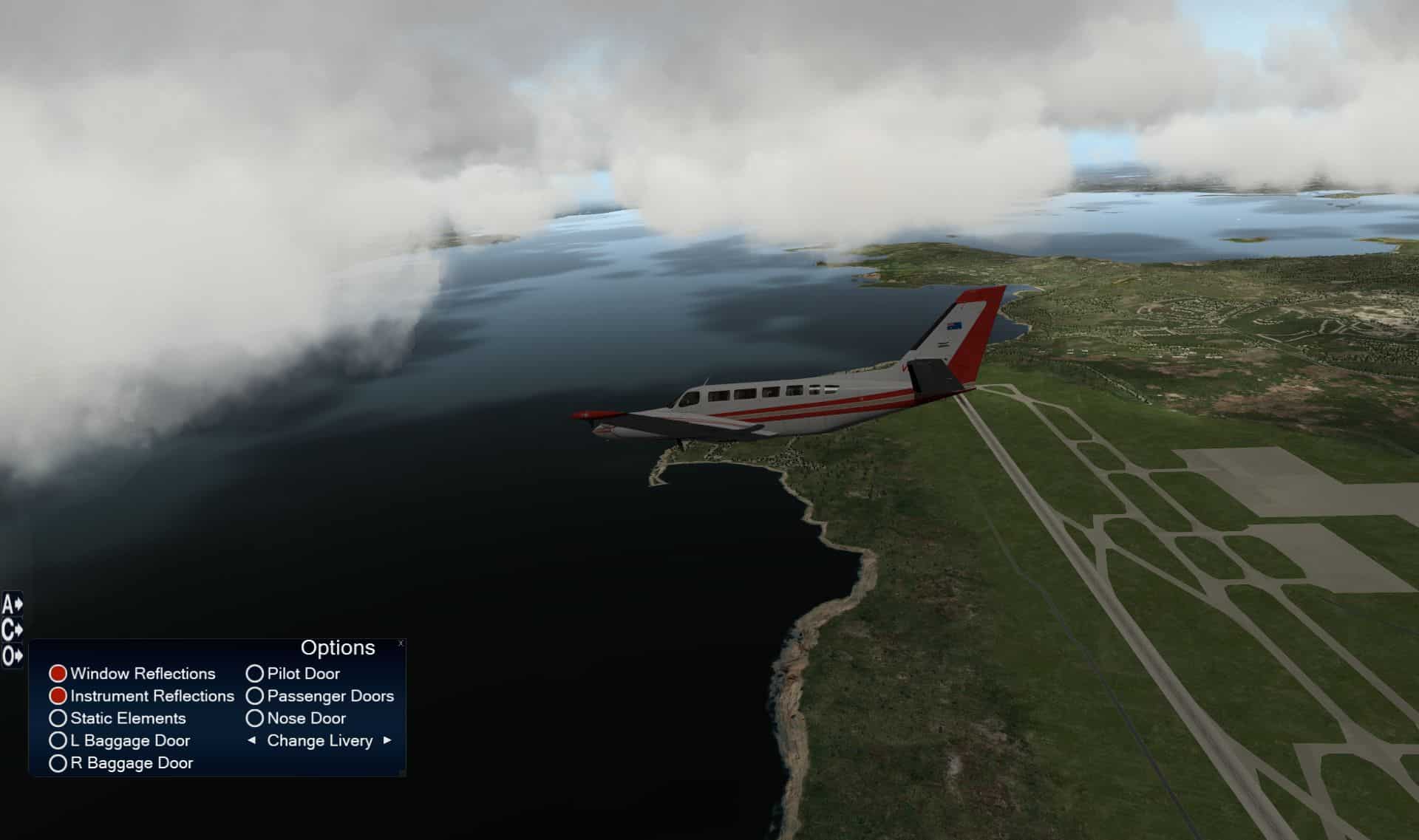This screenshot has height=840, width=1419.
Task: Click the 'O' side tab
Action: click(12, 655)
